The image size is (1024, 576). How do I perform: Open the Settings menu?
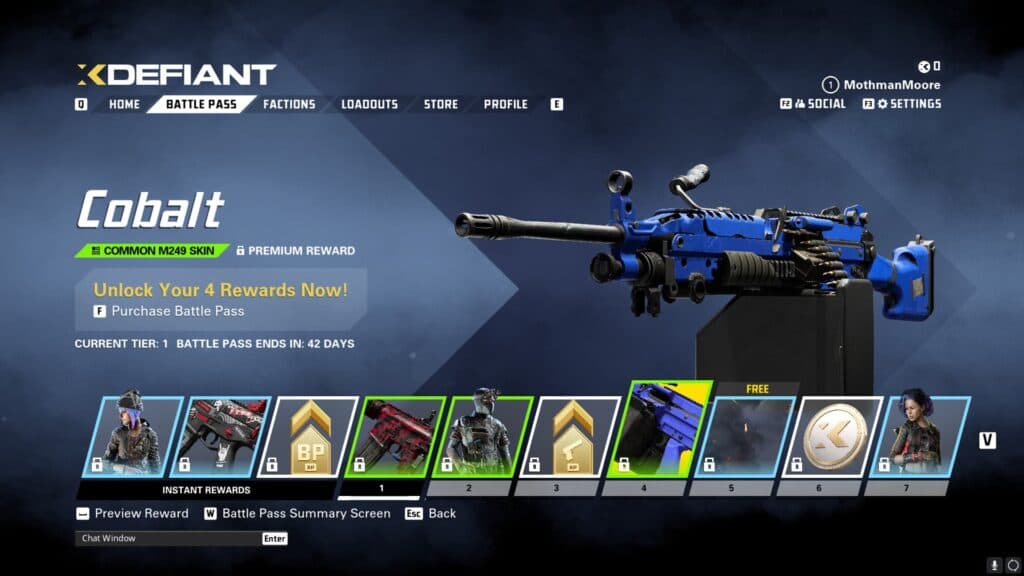pyautogui.click(x=908, y=103)
